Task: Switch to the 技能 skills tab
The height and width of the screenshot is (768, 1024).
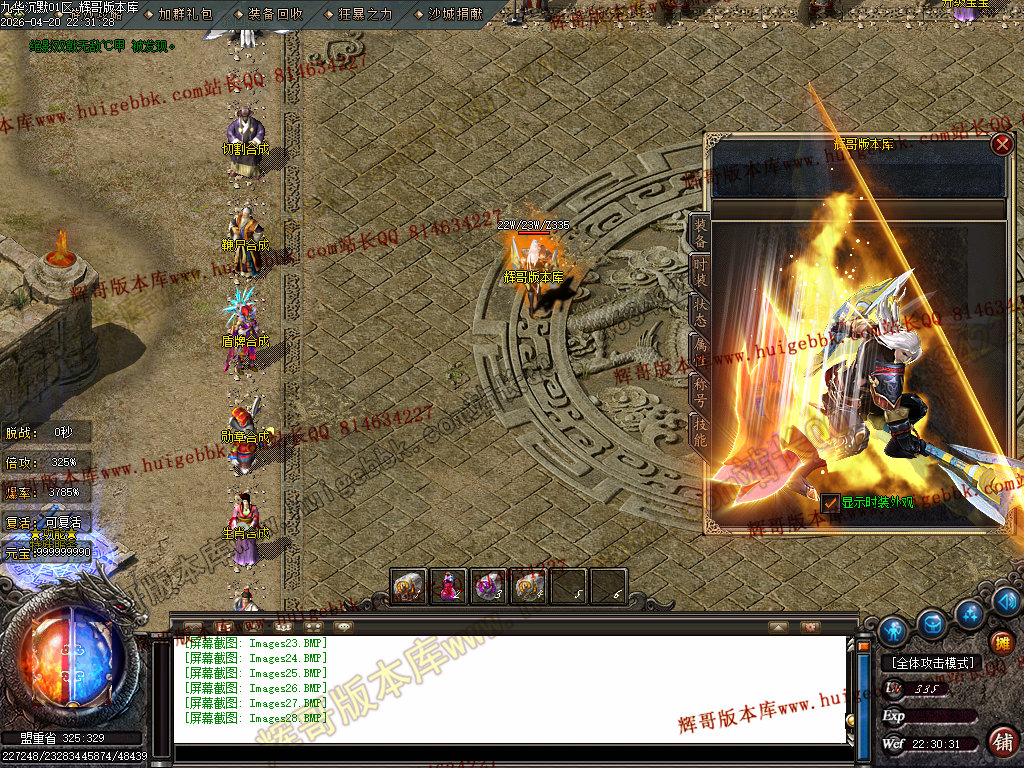Action: (701, 432)
